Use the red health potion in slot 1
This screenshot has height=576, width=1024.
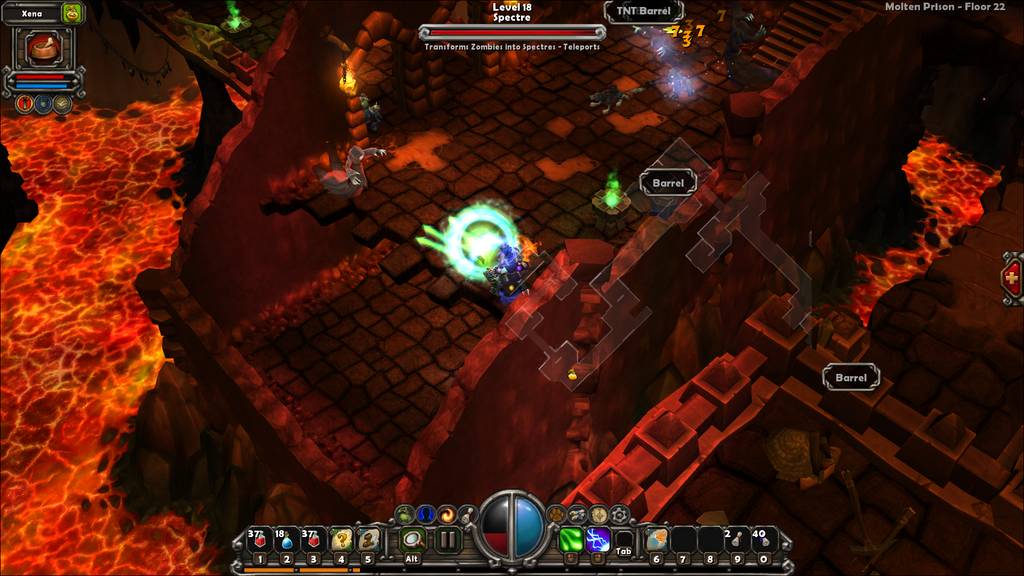[259, 540]
